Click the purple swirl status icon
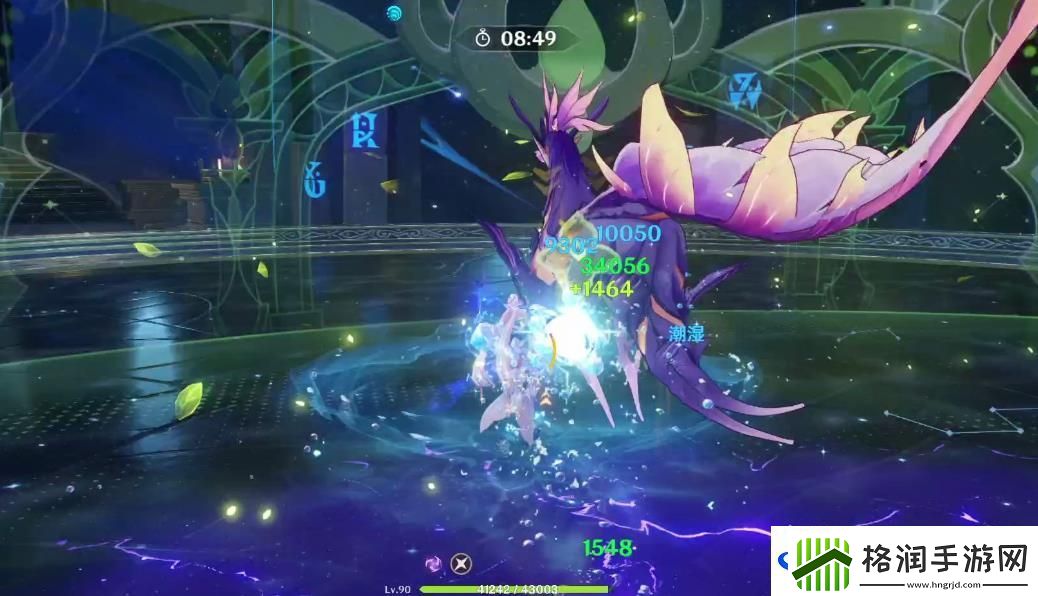 (435, 563)
